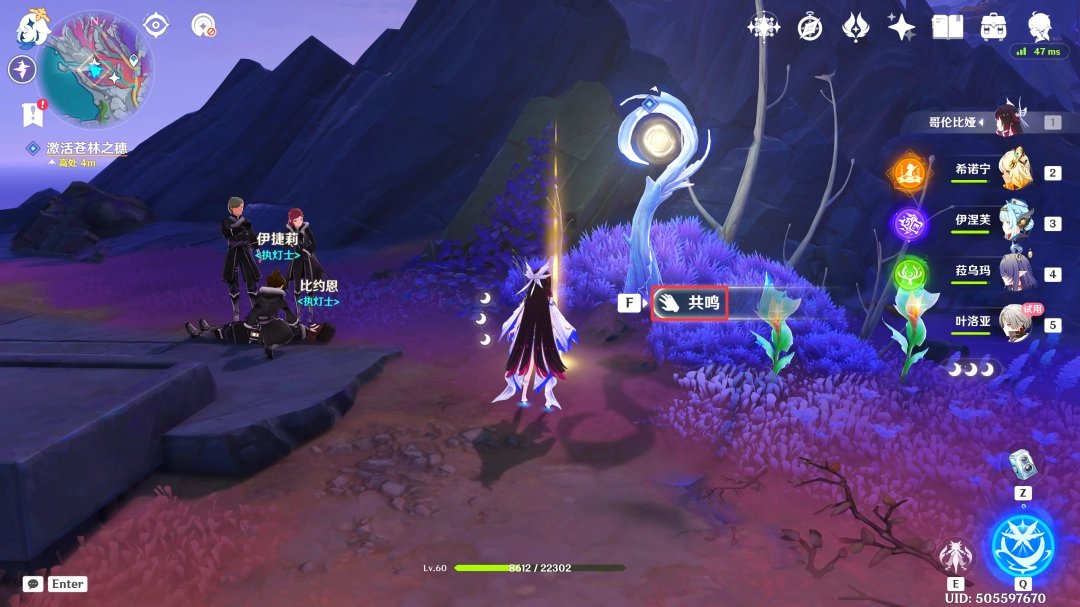Choose the 共鸣 interaction prompt
The height and width of the screenshot is (607, 1080).
coord(688,302)
